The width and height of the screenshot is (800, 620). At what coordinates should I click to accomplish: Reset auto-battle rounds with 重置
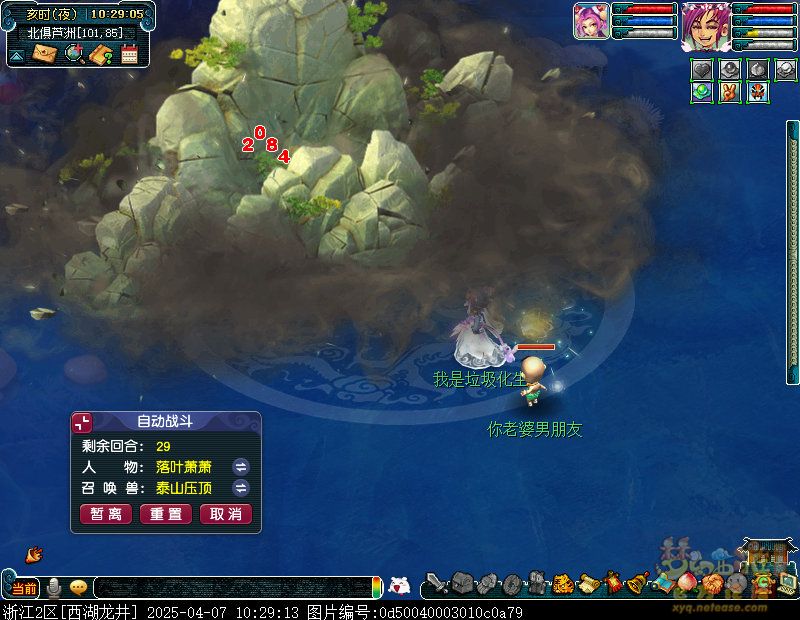(x=166, y=514)
